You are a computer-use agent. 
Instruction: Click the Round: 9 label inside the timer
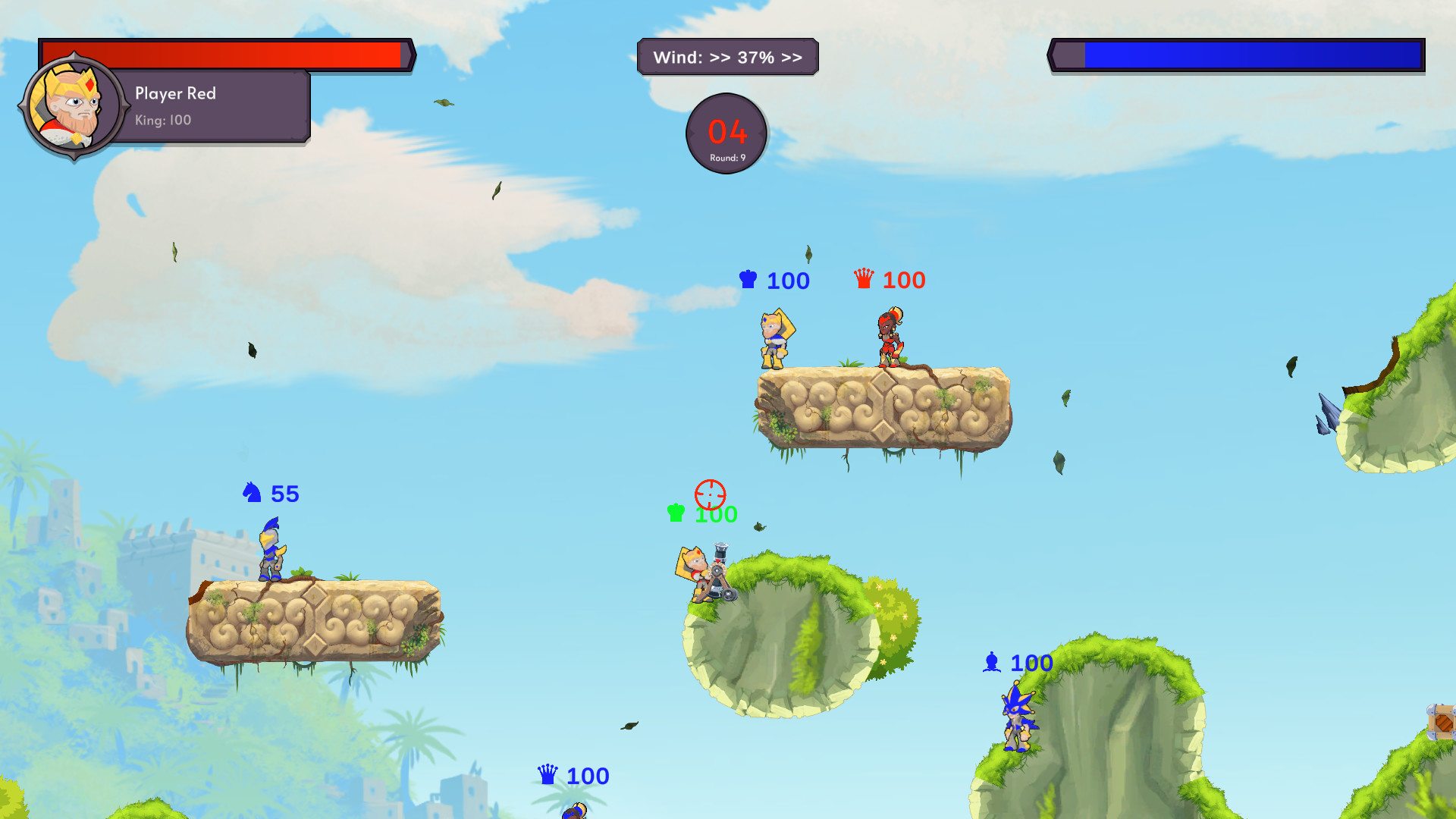tap(726, 157)
